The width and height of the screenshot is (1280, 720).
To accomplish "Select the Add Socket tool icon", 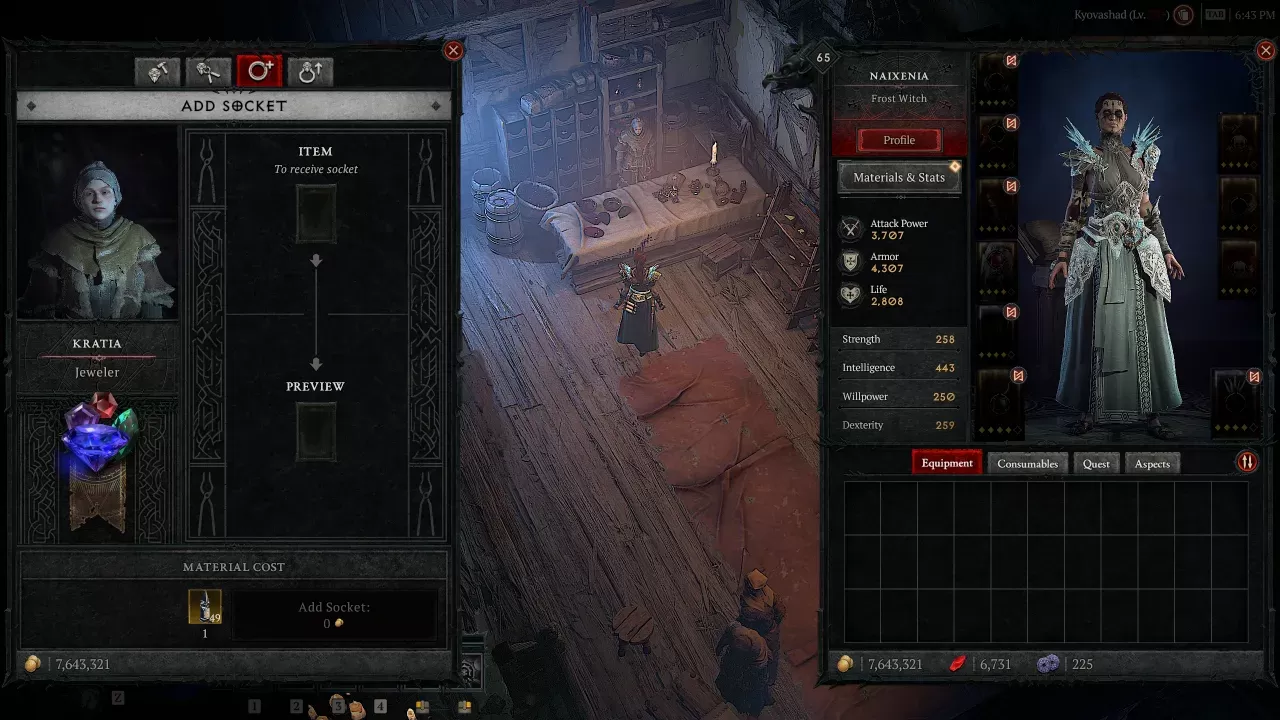I will tap(260, 70).
